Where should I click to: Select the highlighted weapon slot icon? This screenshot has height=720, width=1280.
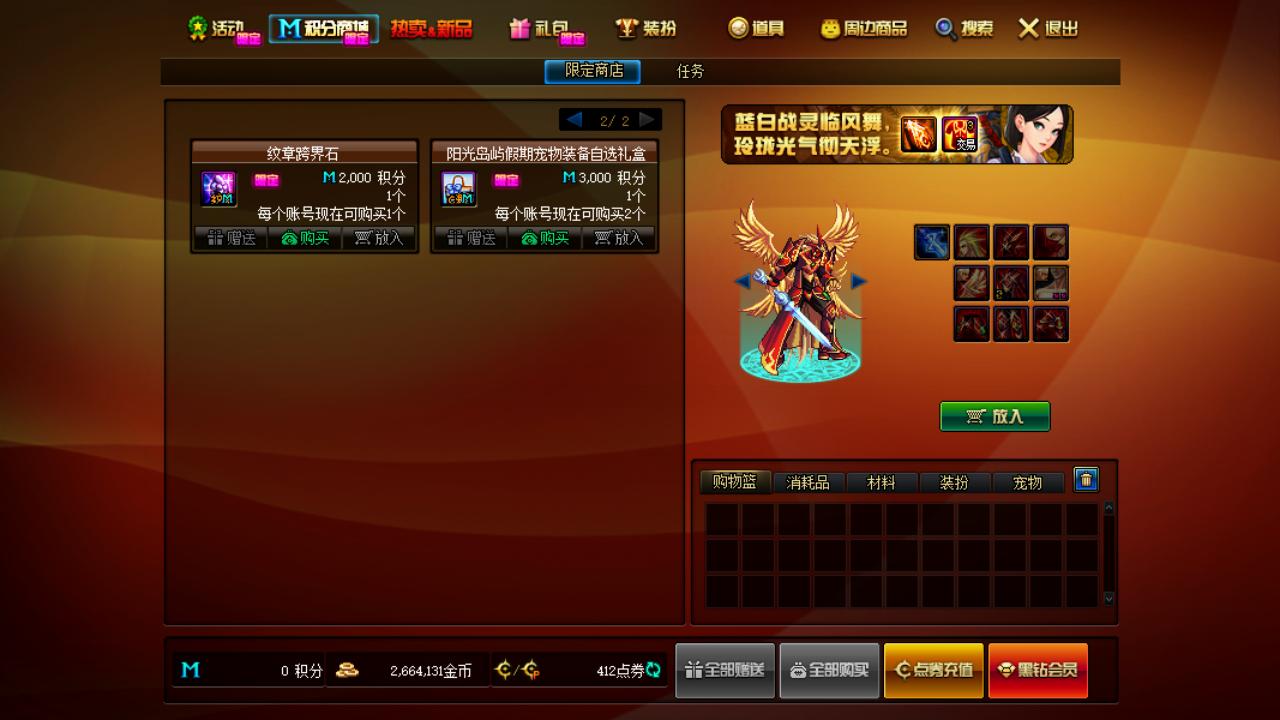tap(931, 241)
